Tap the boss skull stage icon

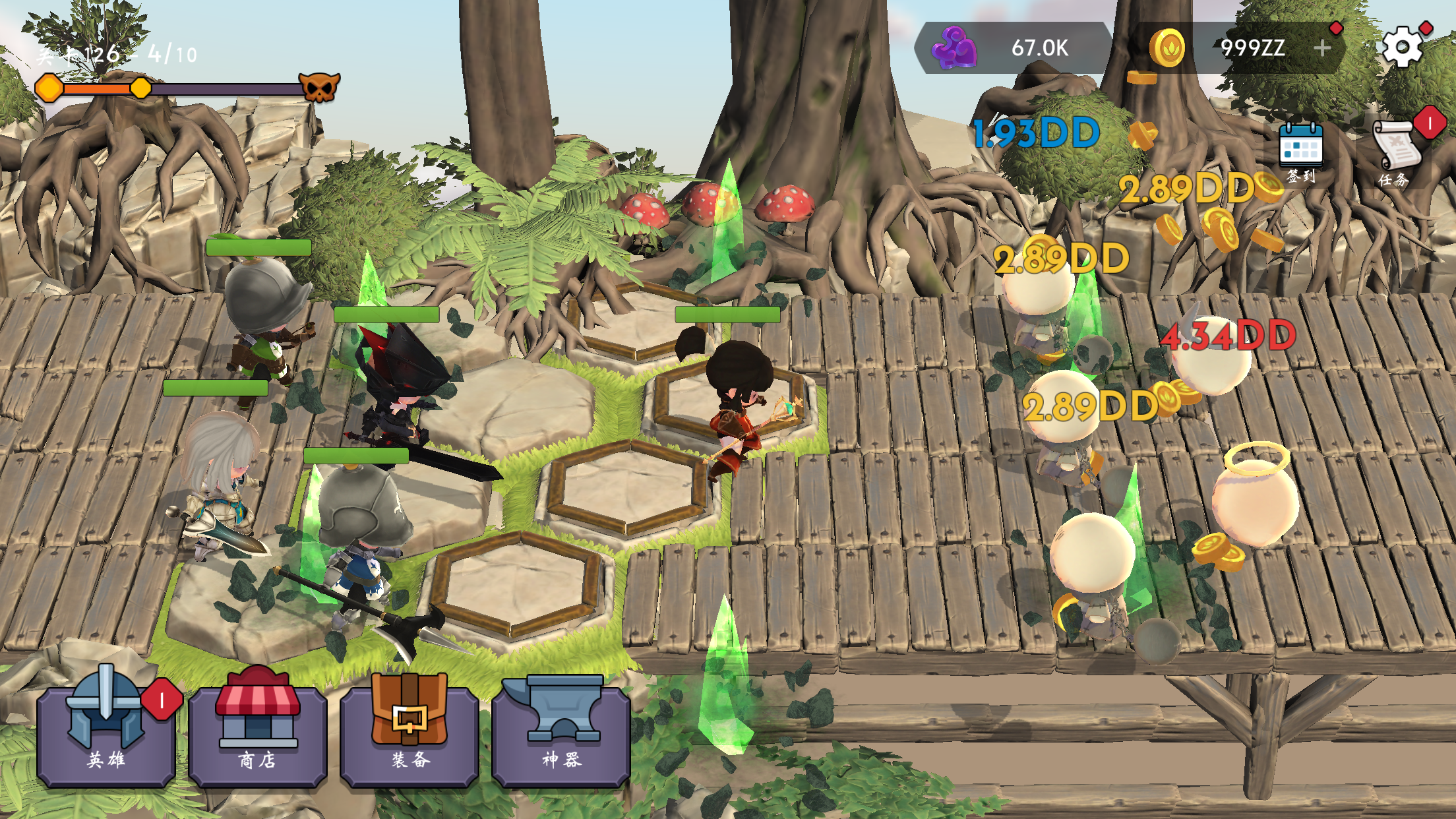coord(320,88)
